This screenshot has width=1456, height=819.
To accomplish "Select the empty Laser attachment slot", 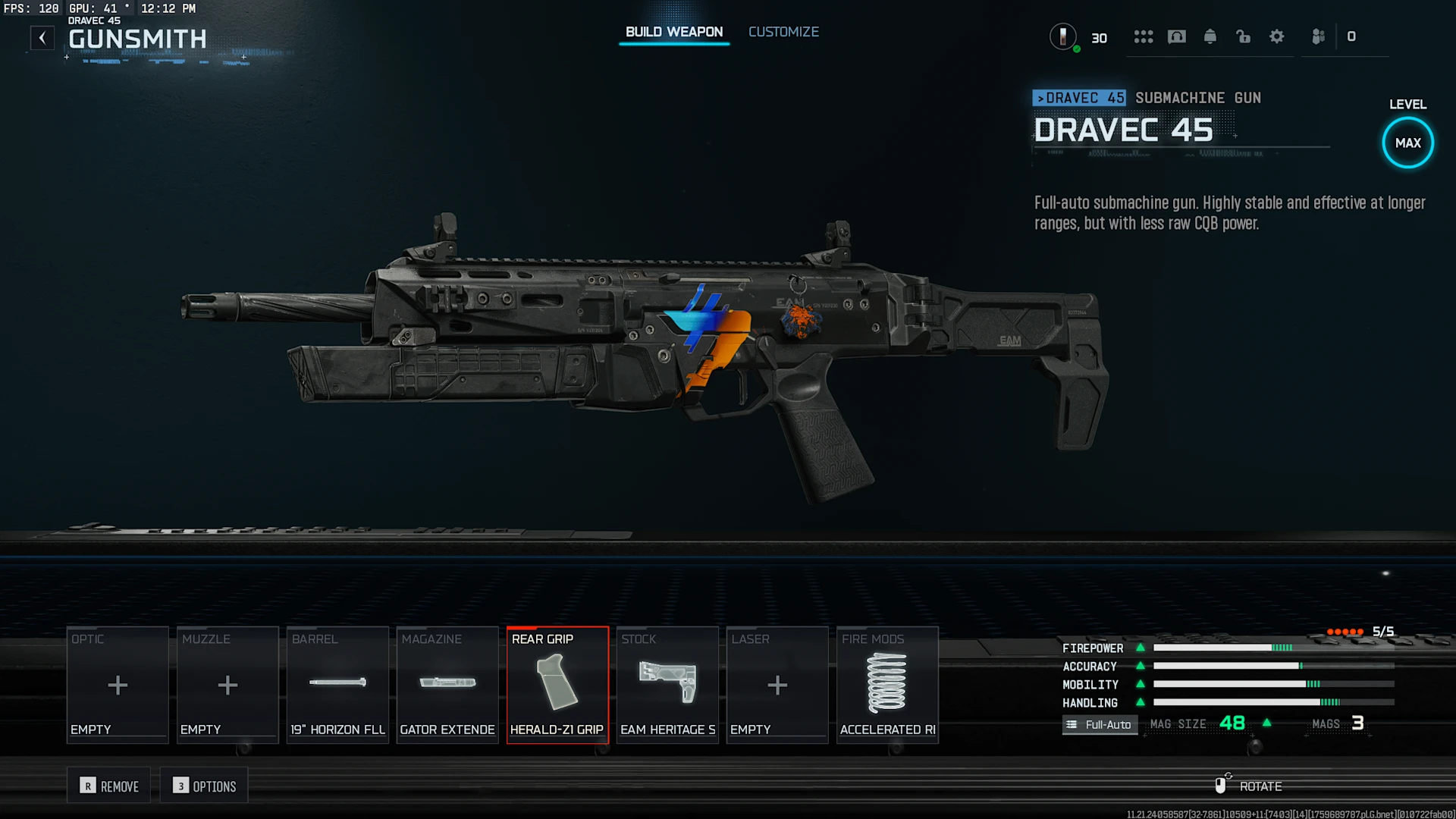I will 777,685.
